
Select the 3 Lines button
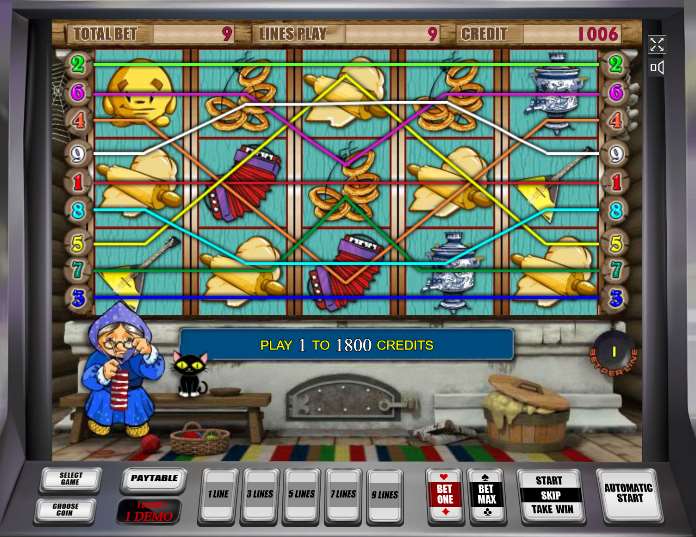tap(260, 494)
